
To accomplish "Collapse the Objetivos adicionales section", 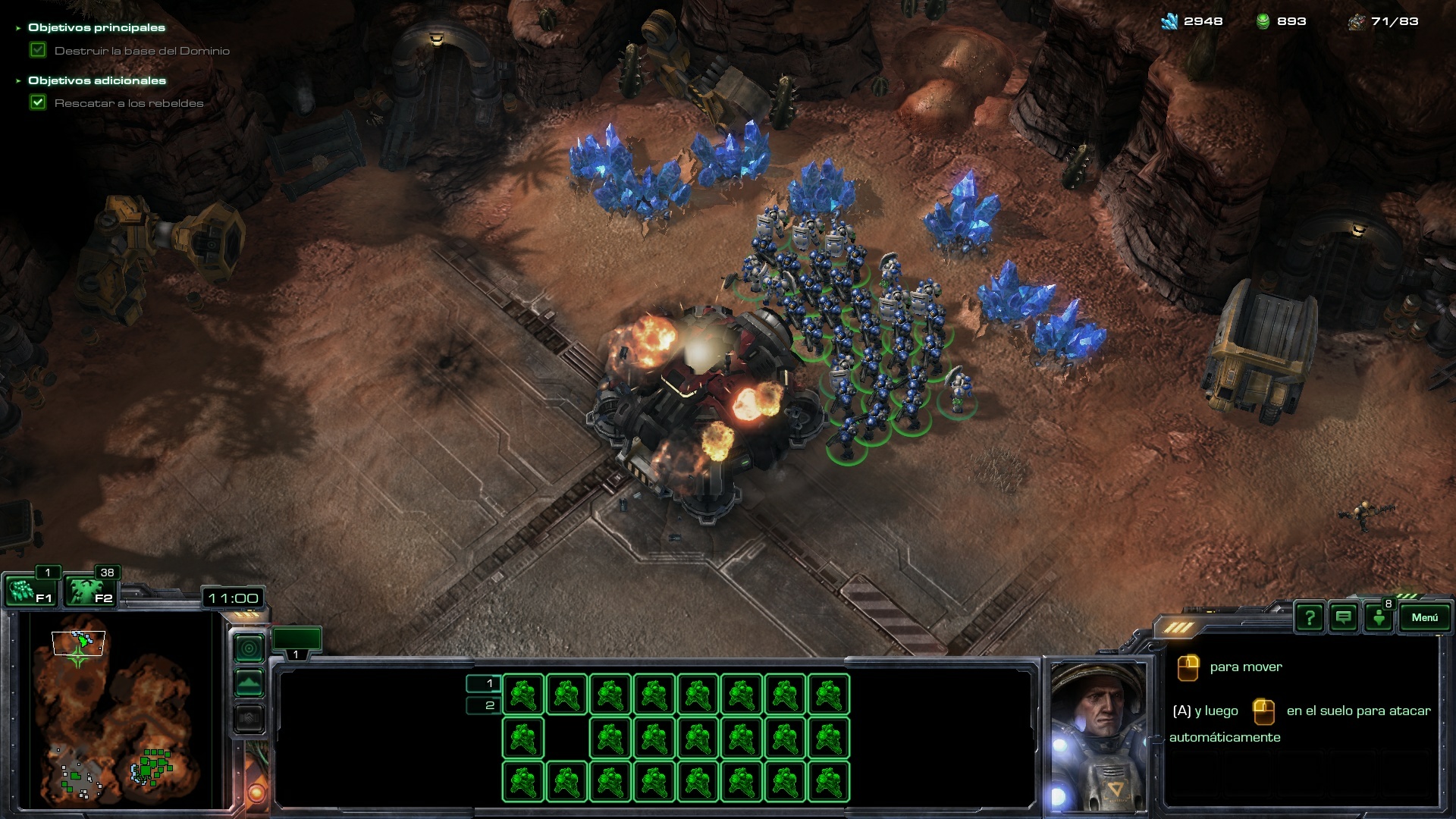I will tap(19, 81).
